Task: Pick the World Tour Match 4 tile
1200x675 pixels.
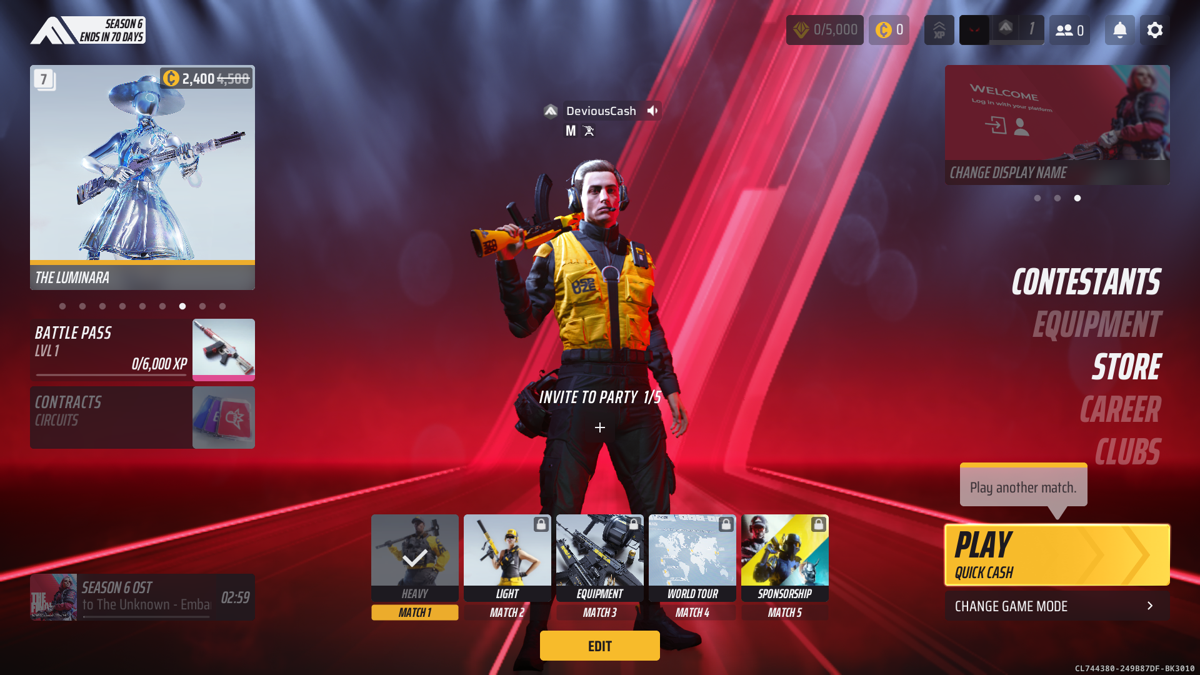Action: 692,566
